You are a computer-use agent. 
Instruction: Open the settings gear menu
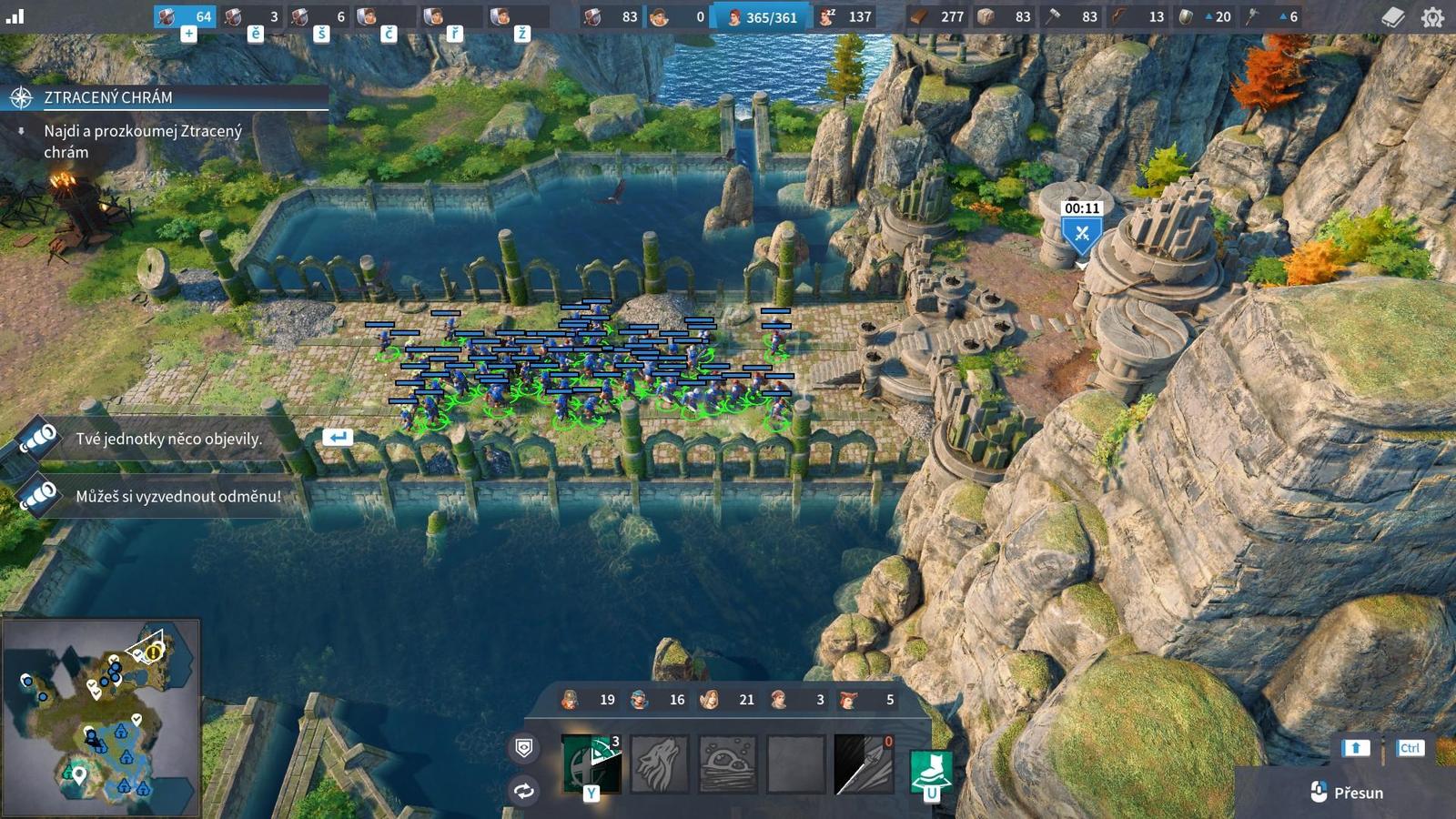1432,17
